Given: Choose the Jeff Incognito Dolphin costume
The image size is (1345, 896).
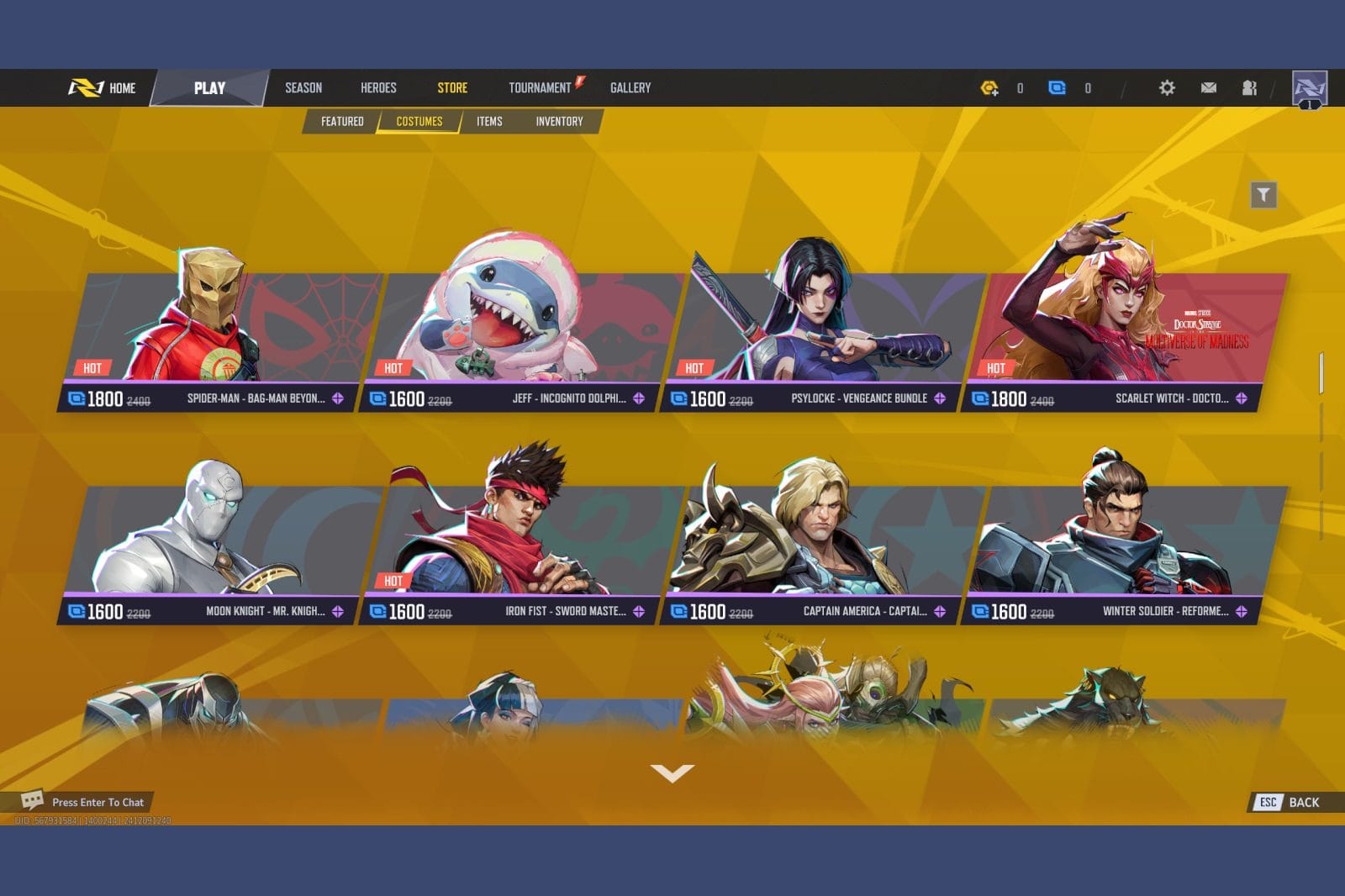Looking at the screenshot, I should pyautogui.click(x=521, y=336).
